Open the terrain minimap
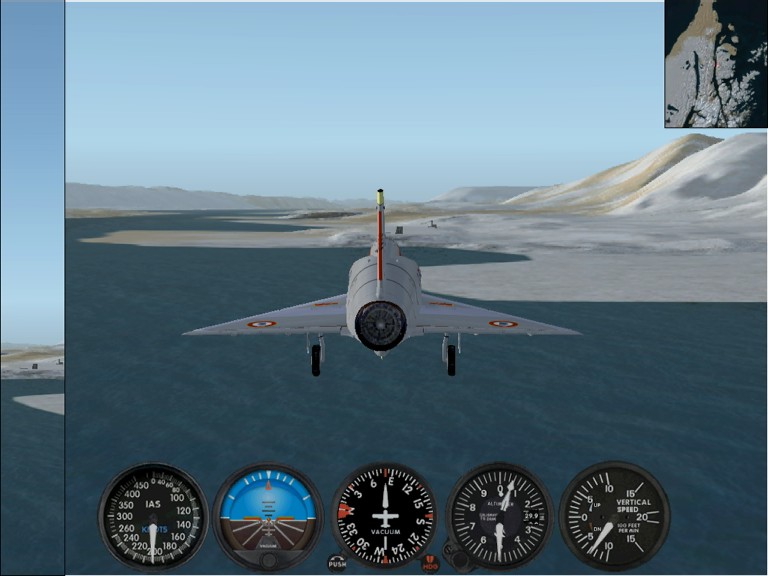768x576 pixels. [x=715, y=63]
